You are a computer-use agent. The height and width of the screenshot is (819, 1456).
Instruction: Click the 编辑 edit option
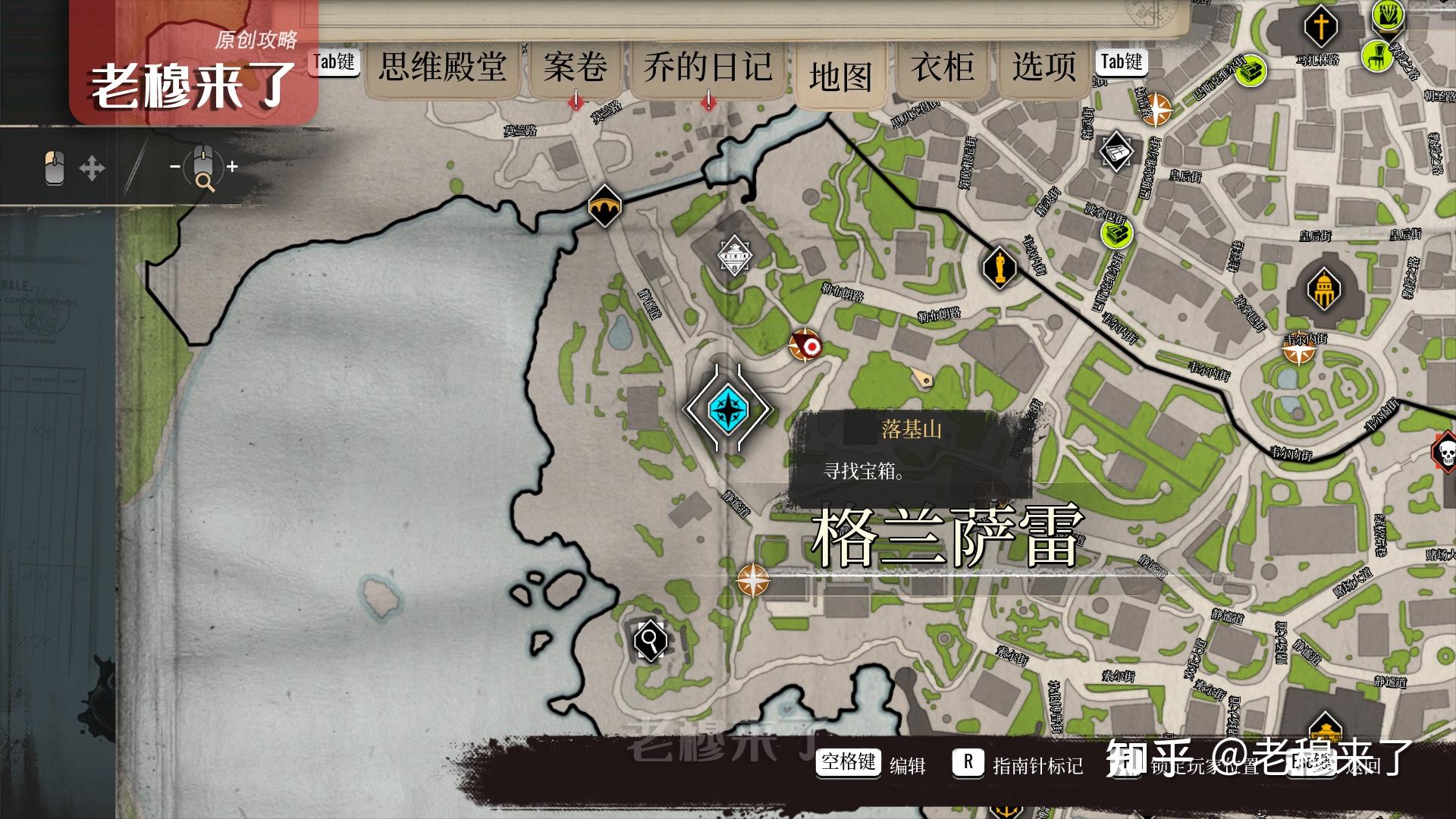click(907, 766)
